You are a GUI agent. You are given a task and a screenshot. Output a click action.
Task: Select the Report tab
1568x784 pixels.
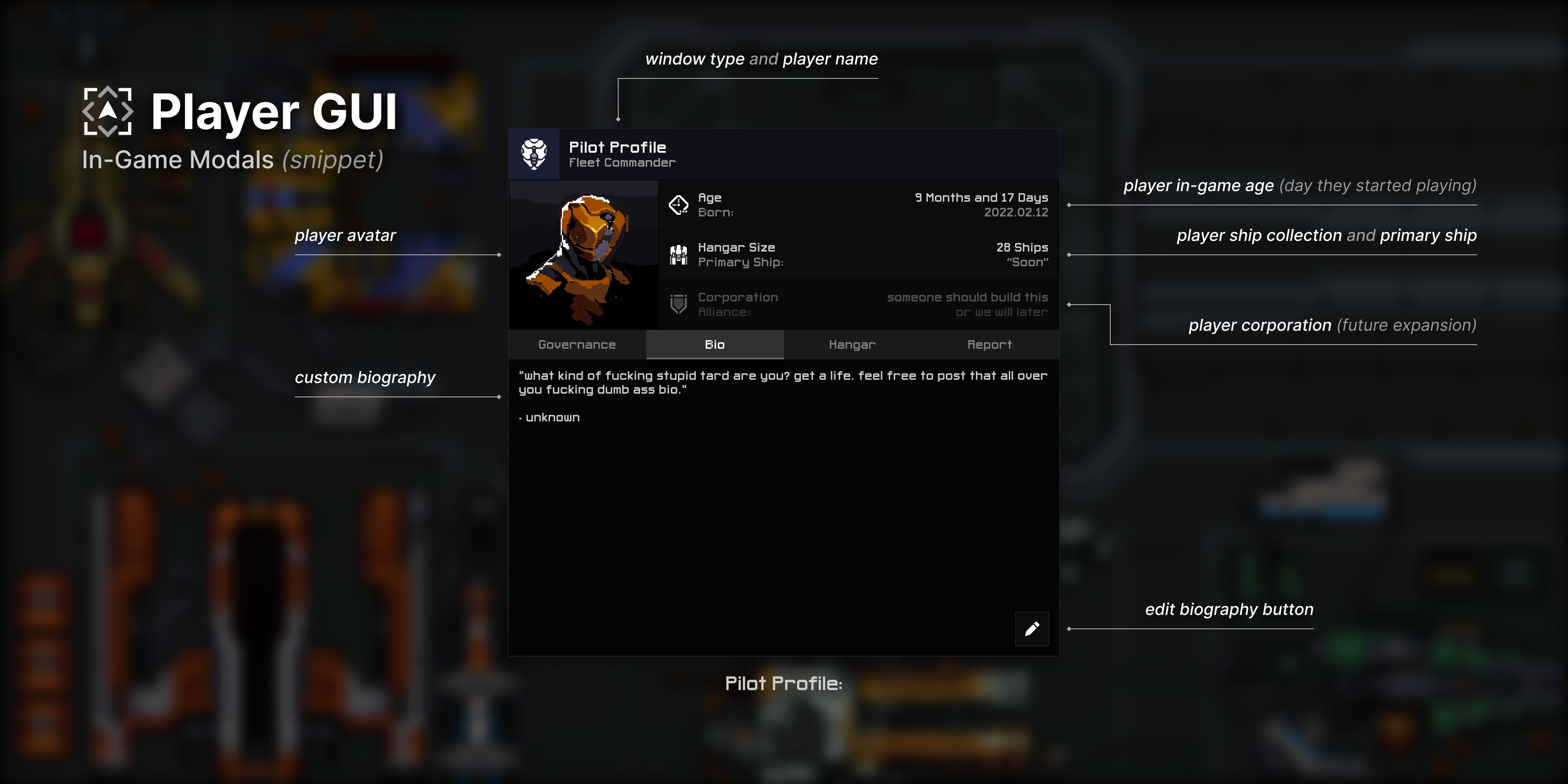(989, 345)
